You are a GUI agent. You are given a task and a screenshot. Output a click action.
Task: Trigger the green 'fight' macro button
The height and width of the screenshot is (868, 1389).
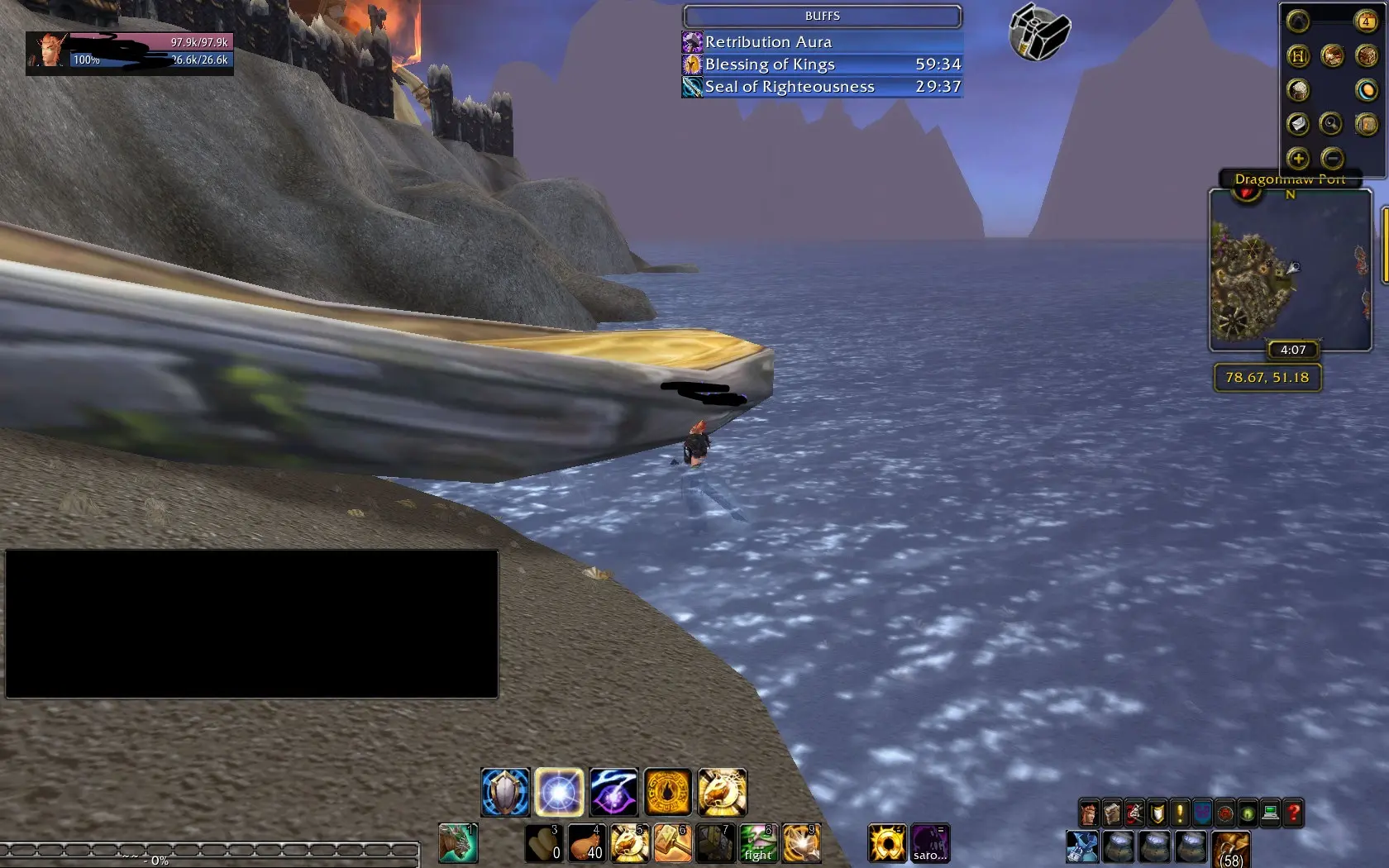[x=758, y=843]
